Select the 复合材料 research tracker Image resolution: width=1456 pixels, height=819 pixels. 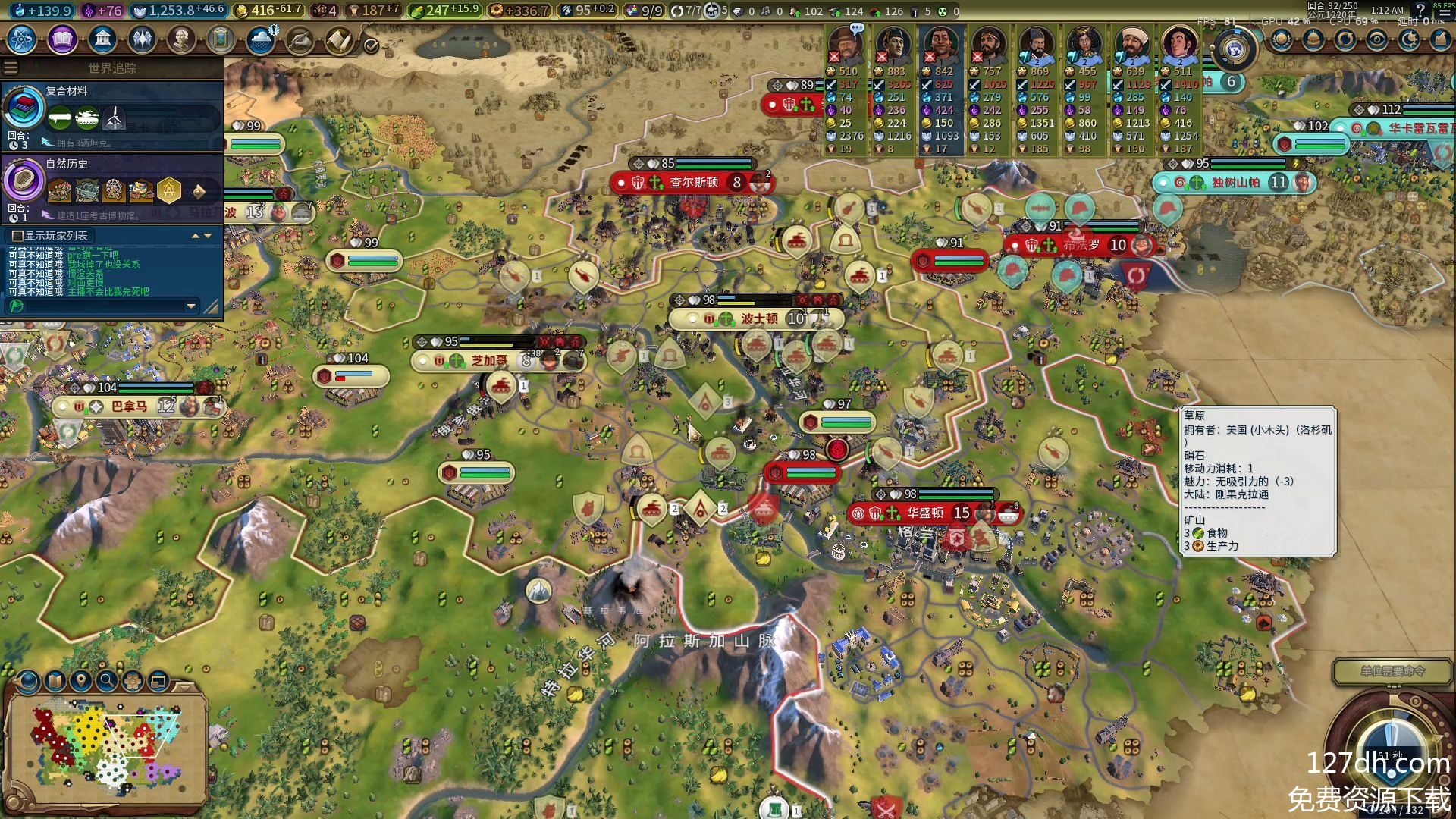point(112,114)
